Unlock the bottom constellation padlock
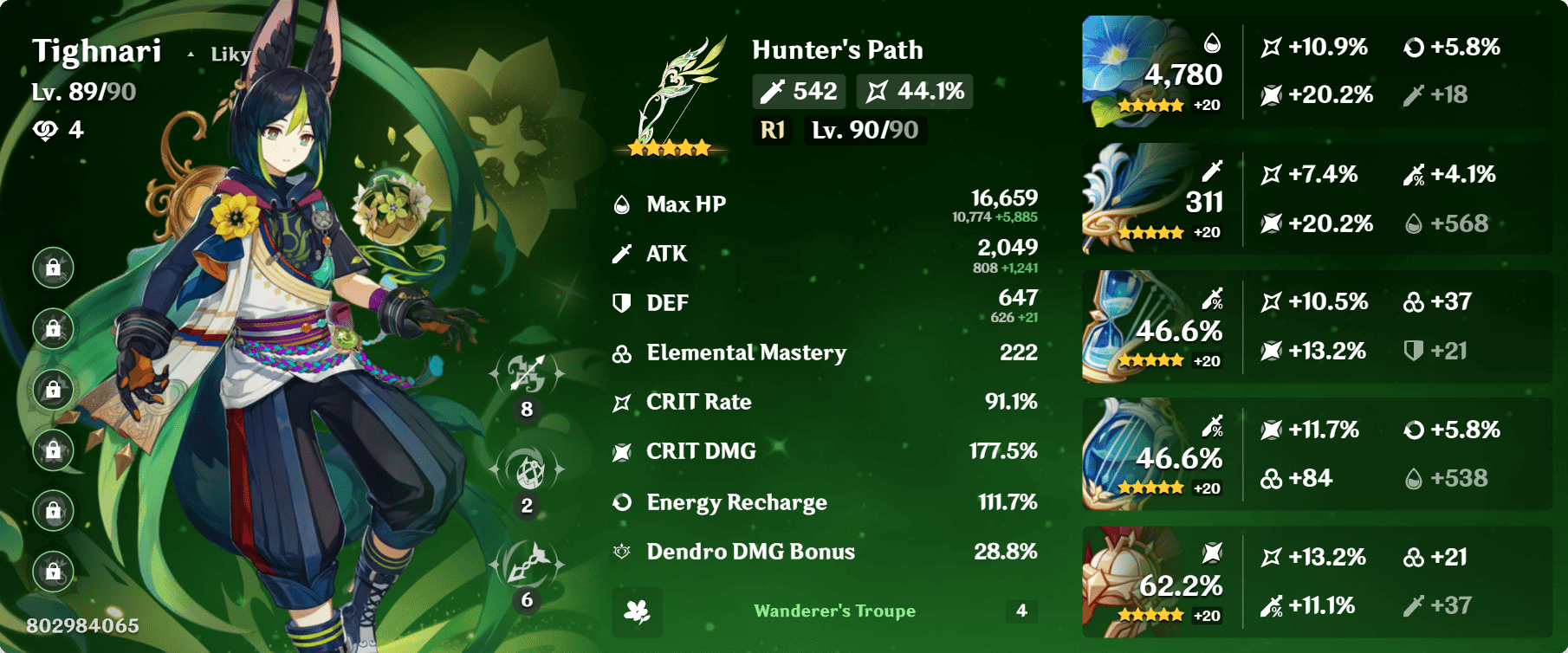This screenshot has height=653, width=1568. [x=54, y=572]
